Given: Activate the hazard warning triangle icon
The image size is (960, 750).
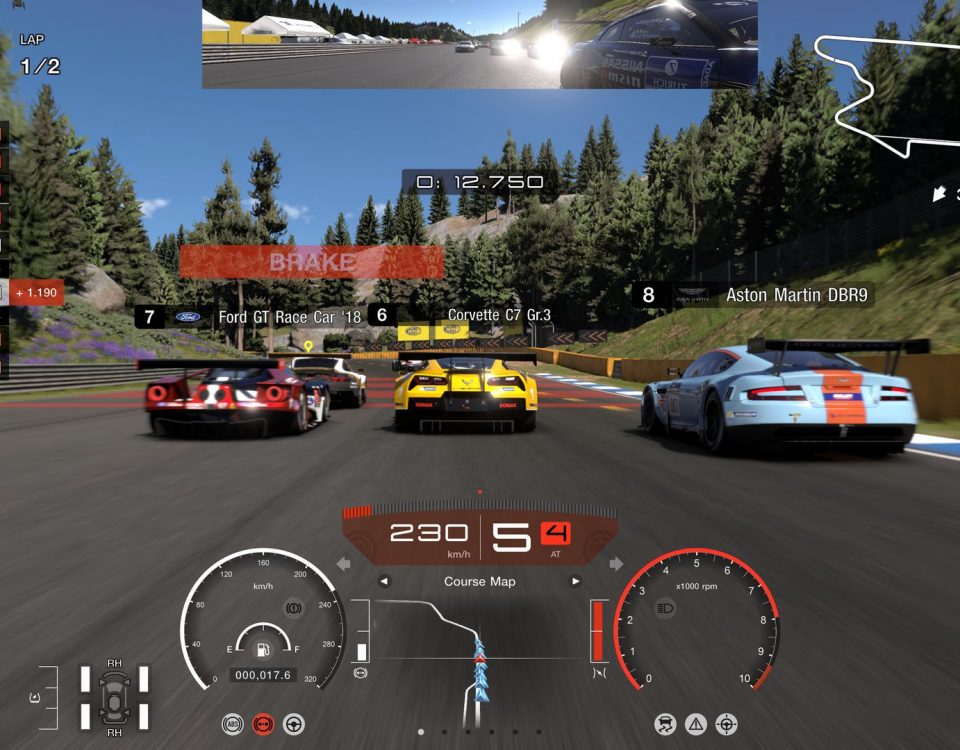Looking at the screenshot, I should coord(696,724).
